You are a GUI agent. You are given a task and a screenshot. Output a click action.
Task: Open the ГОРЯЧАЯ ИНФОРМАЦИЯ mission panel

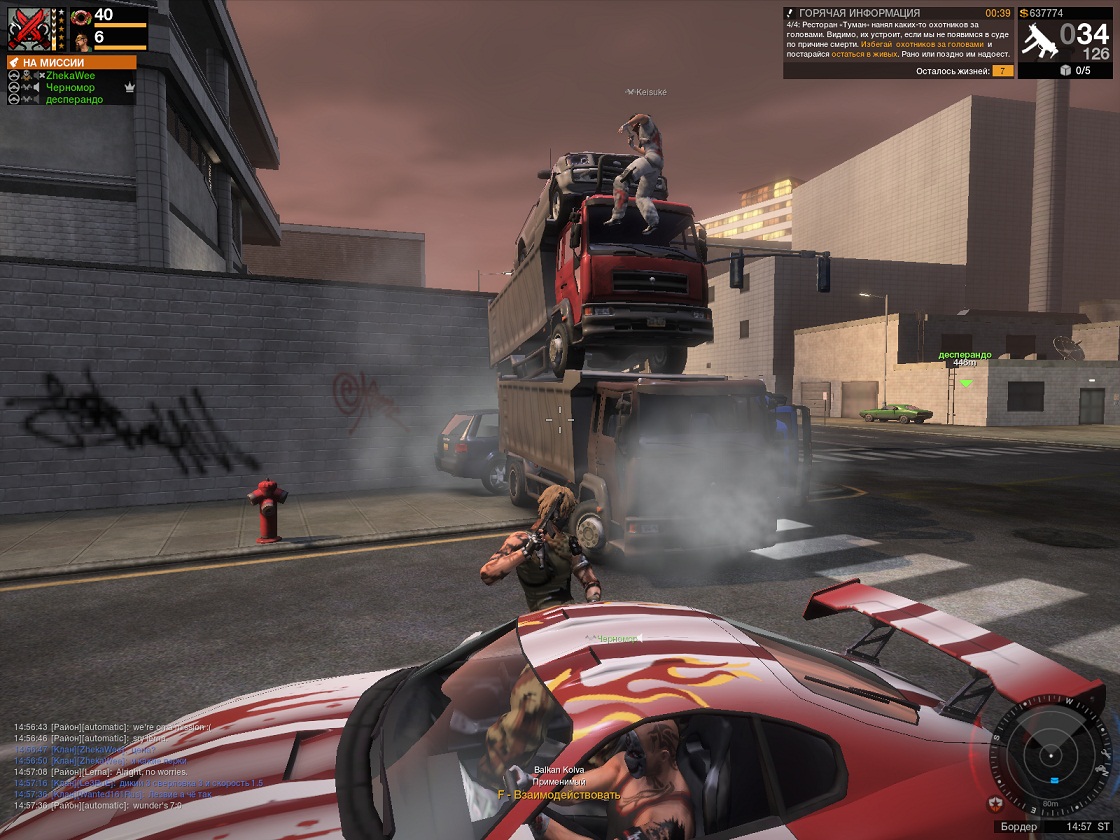pos(898,42)
